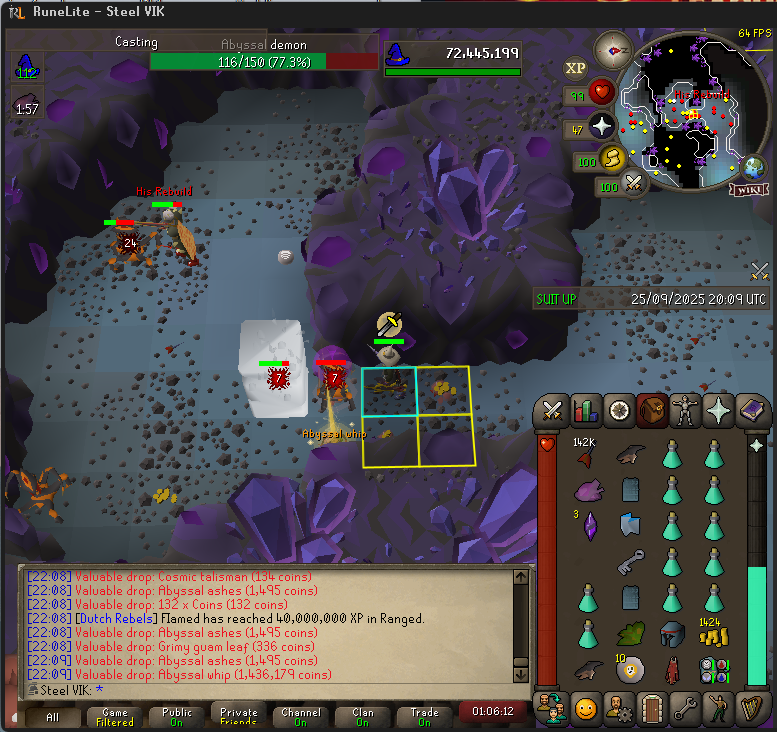This screenshot has height=732, width=777.
Task: Open the Worn Equipment tab
Action: [685, 411]
